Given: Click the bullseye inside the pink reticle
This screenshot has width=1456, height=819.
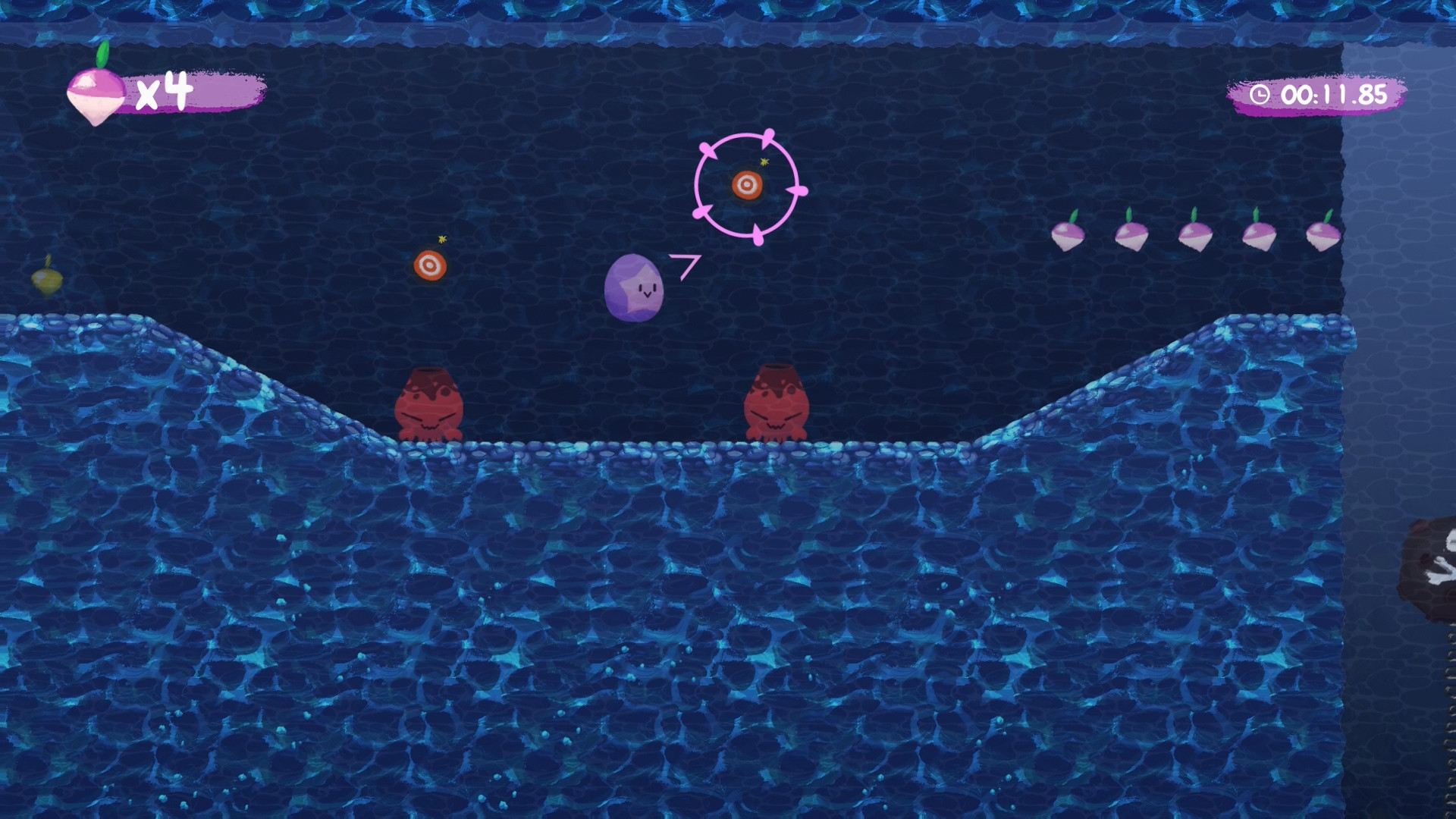Looking at the screenshot, I should [x=748, y=184].
